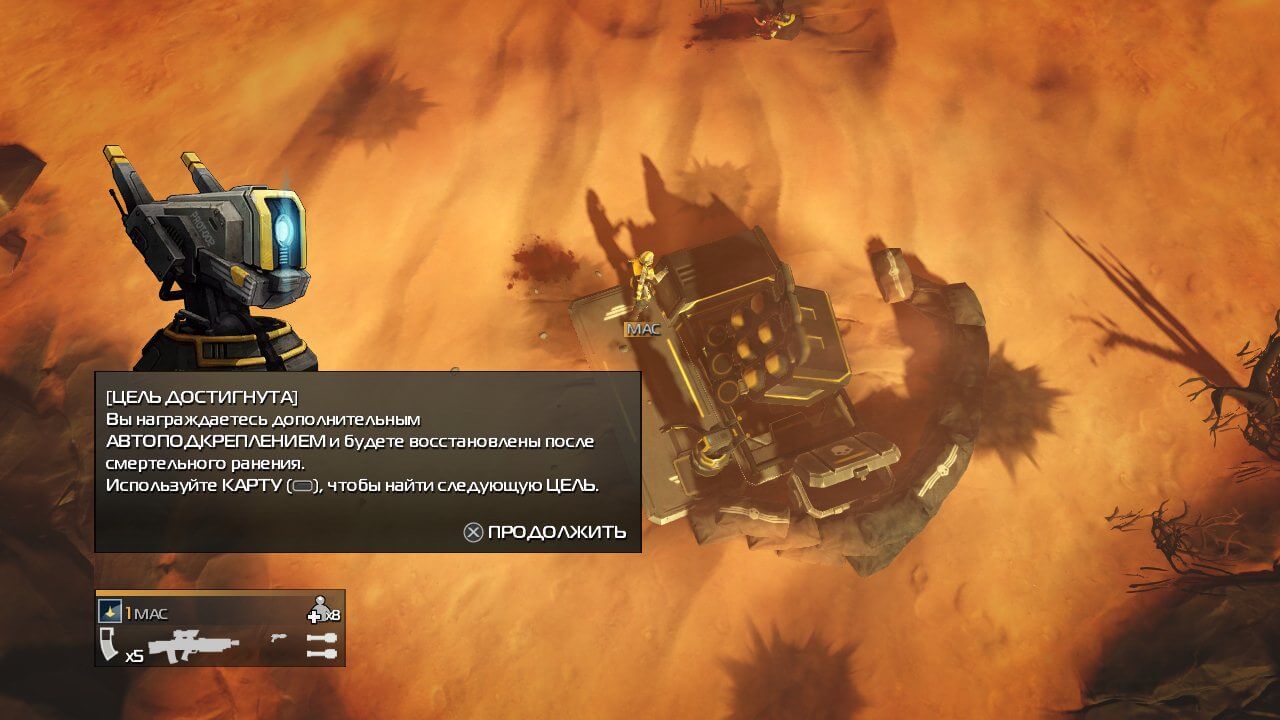Screen dimensions: 1280x720
Task: Click the rifle magazine icon
Action: pyautogui.click(x=109, y=645)
